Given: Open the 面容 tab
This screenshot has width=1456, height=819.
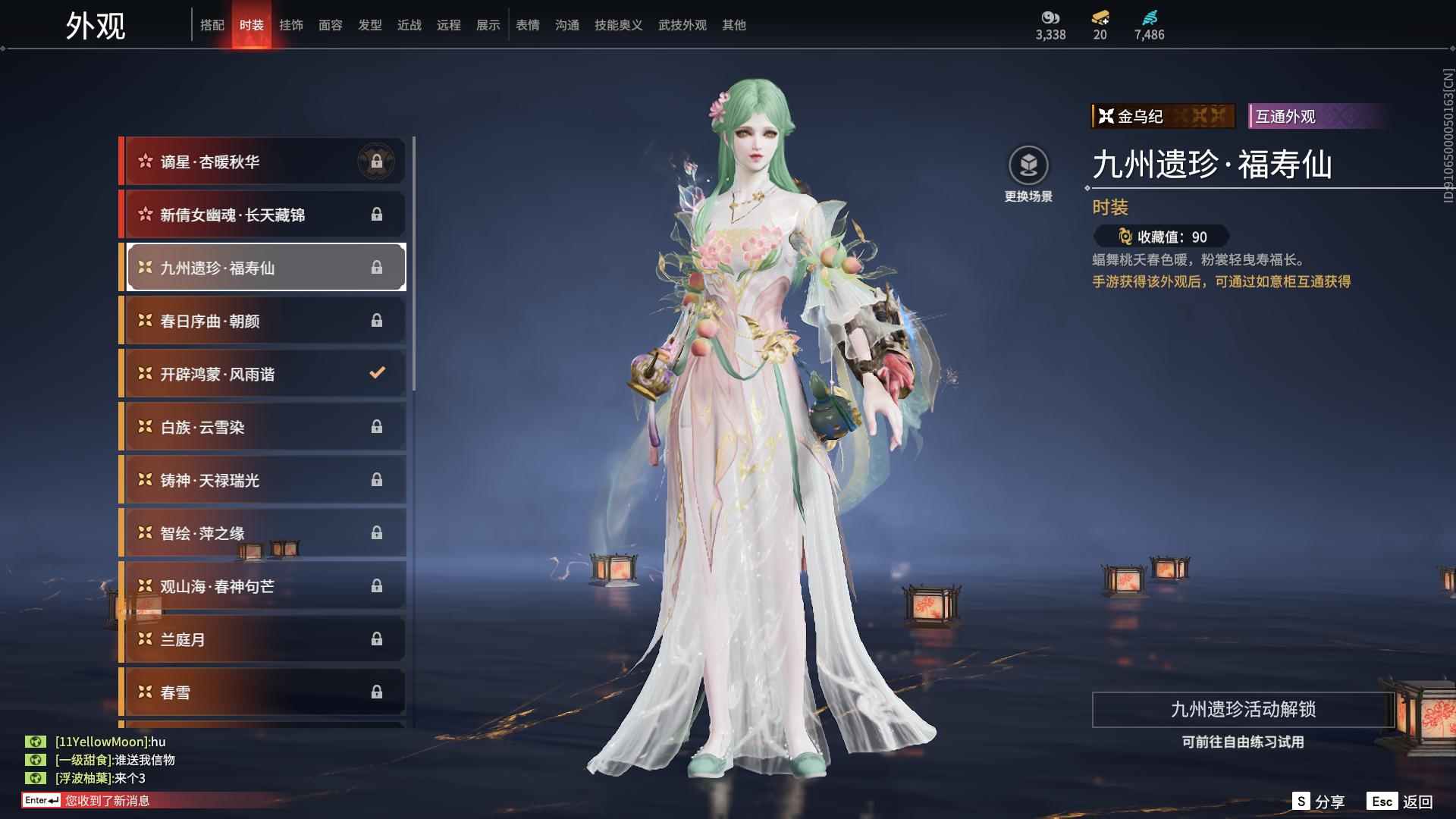Looking at the screenshot, I should [x=331, y=25].
